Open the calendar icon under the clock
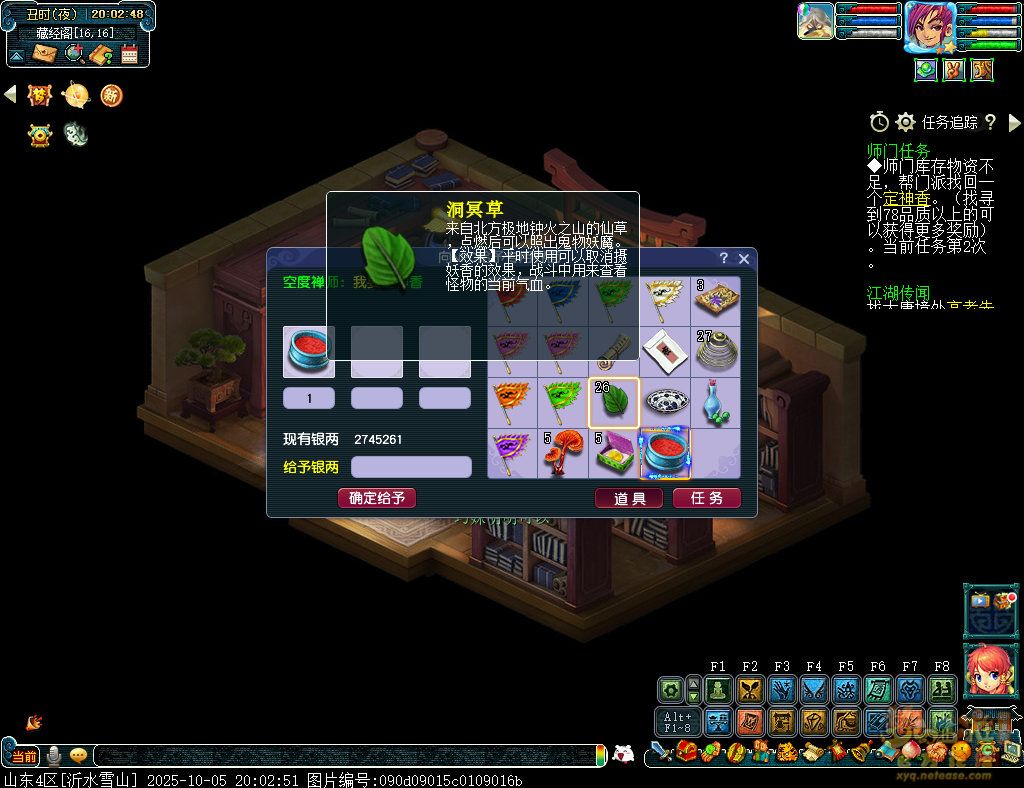This screenshot has width=1024, height=788. (x=130, y=53)
